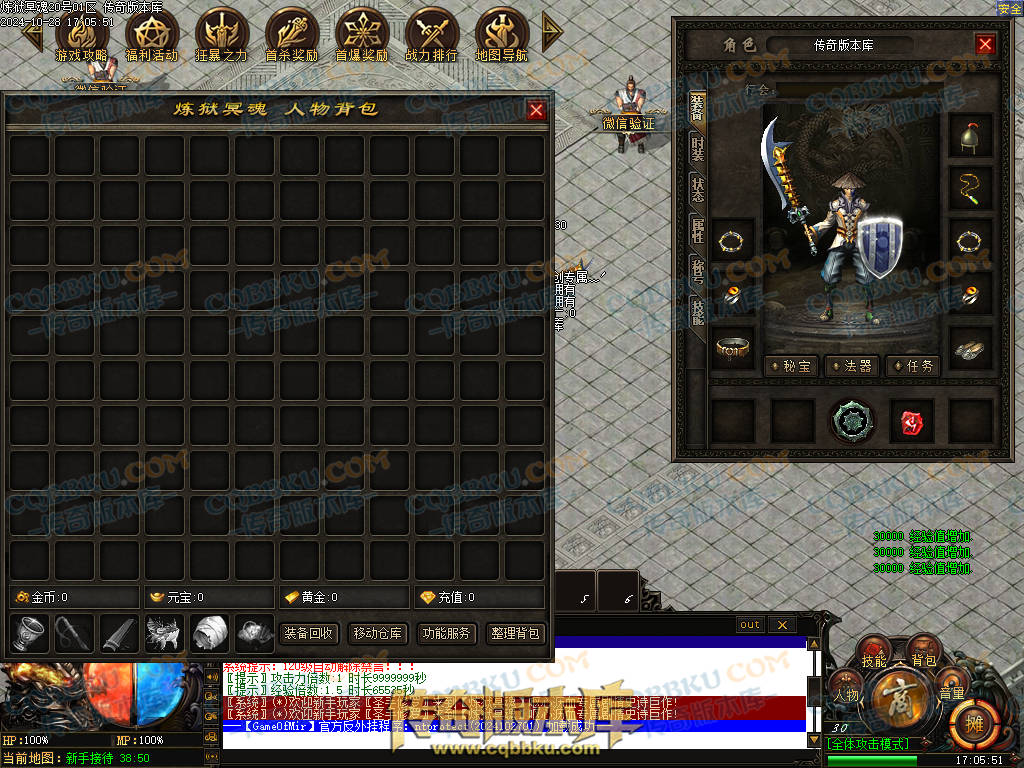Select the equipped helmet slot
This screenshot has height=768, width=1024.
[970, 137]
